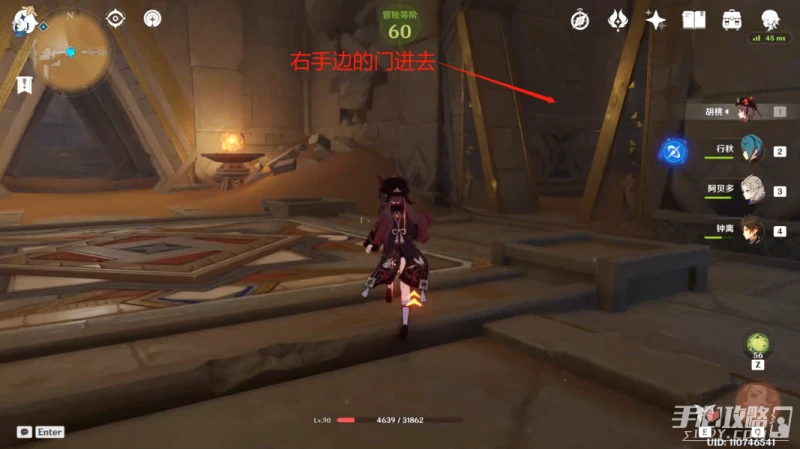Open the Wish star icon
This screenshot has width=800, height=449.
point(656,19)
